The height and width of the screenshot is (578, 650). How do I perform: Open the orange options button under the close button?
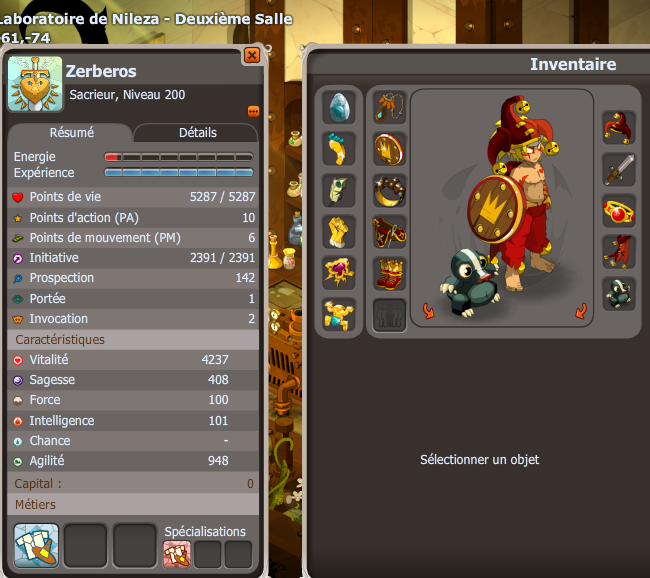253,111
